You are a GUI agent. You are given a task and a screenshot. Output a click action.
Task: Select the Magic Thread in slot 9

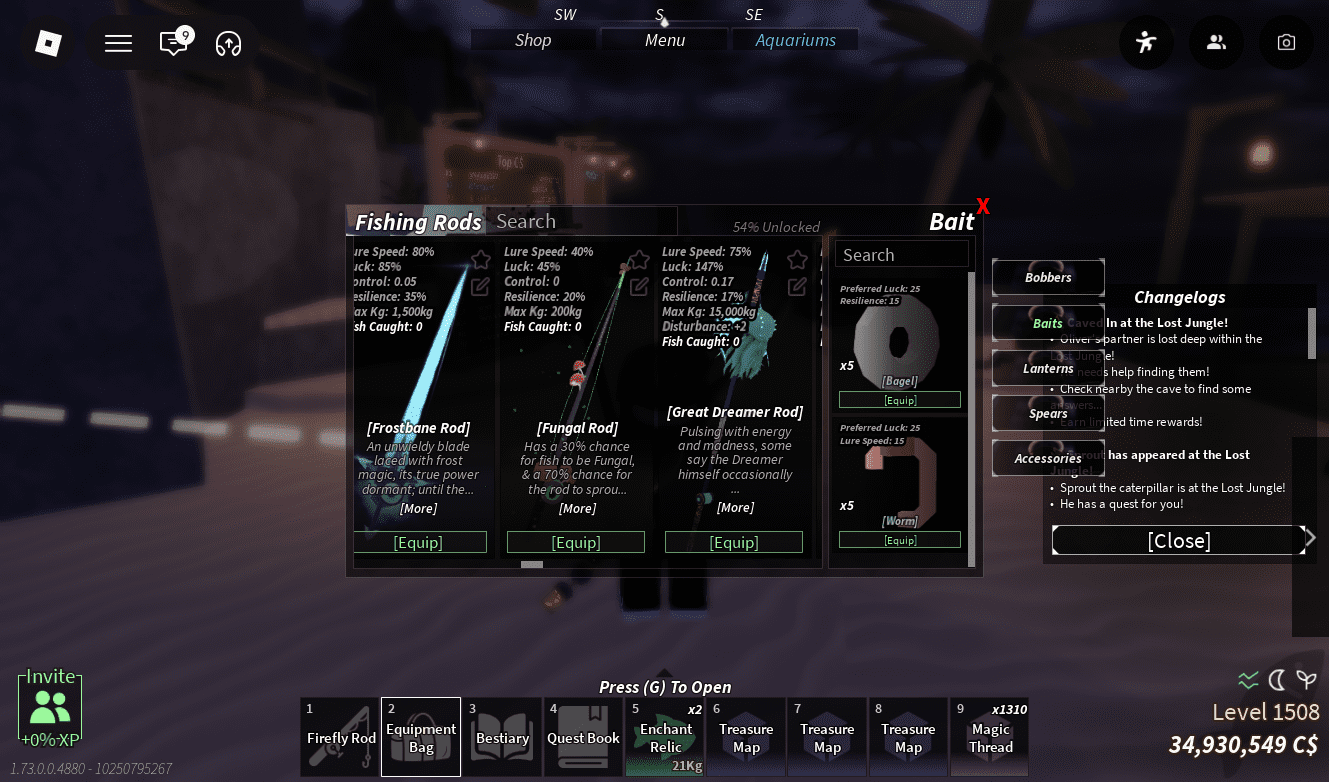pos(989,736)
